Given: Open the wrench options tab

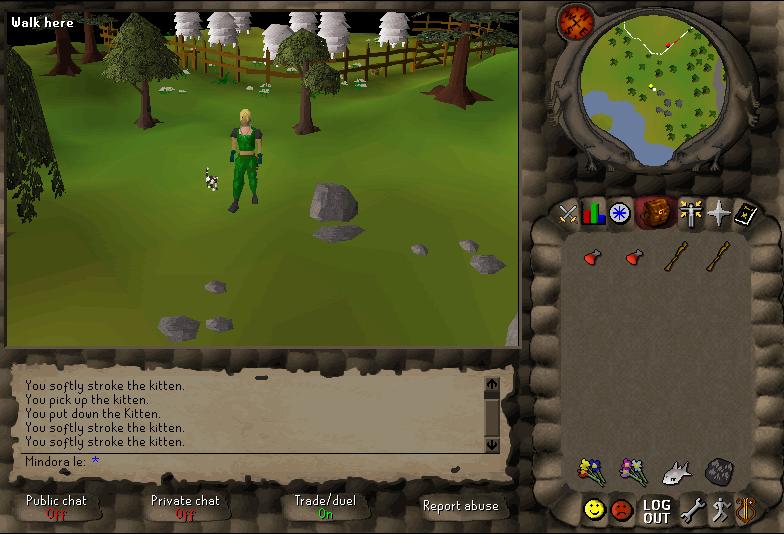Looking at the screenshot, I should point(692,511).
